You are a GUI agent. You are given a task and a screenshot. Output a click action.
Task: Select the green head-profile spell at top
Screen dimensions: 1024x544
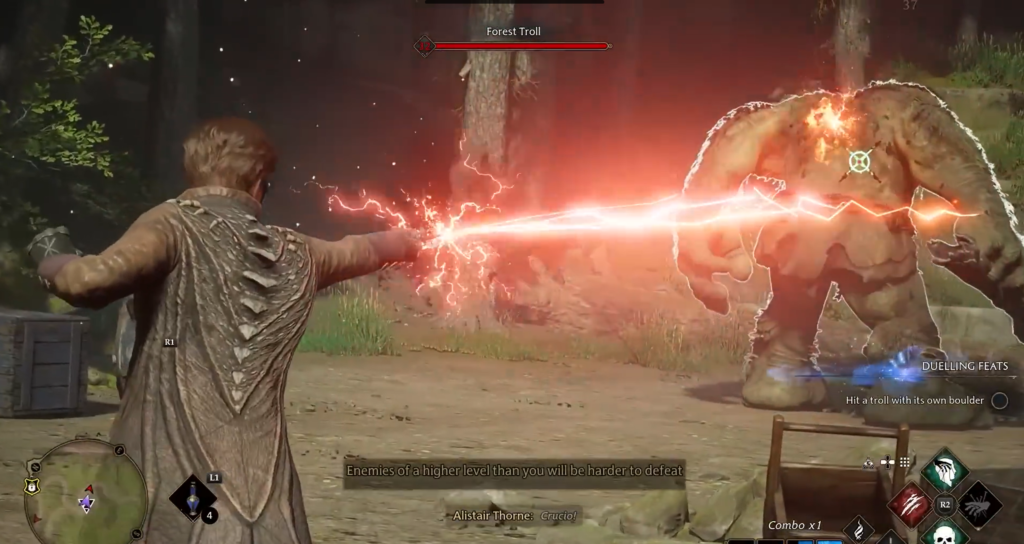944,470
